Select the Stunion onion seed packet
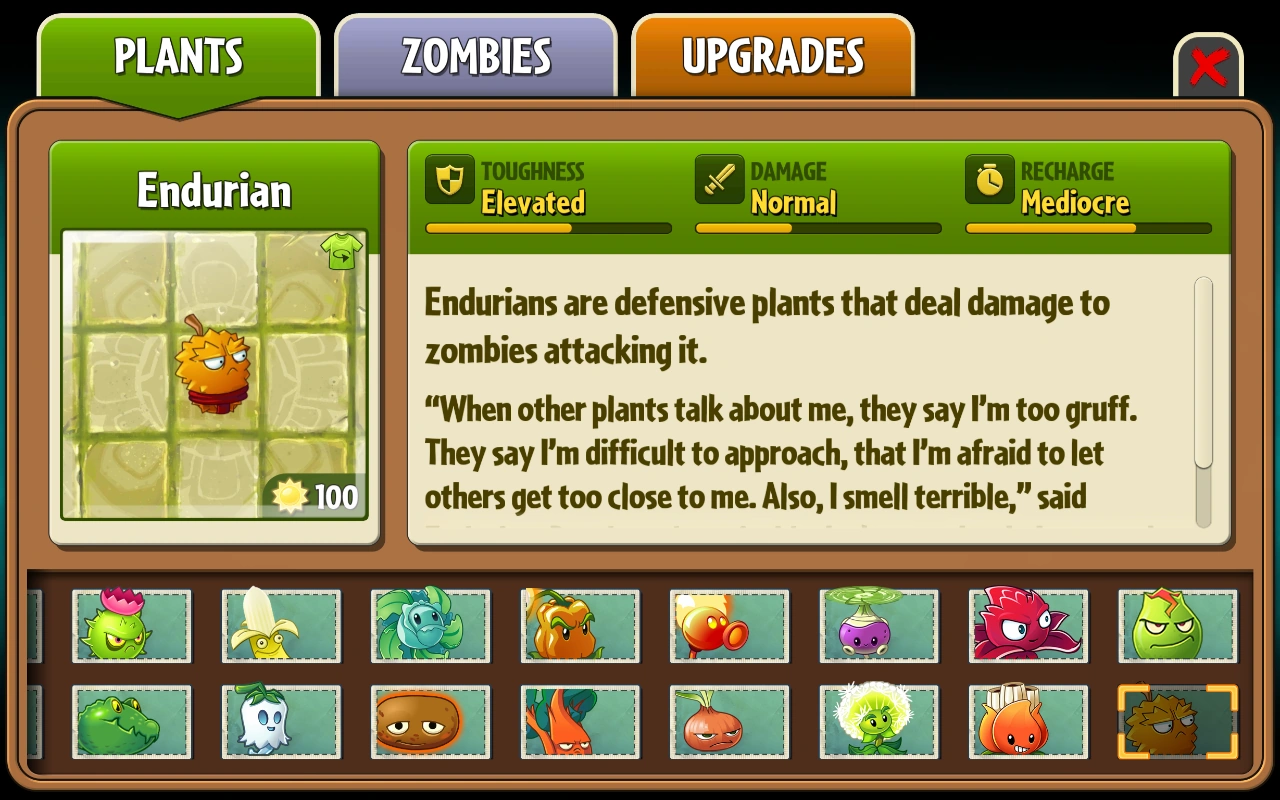The width and height of the screenshot is (1280, 800). tap(729, 722)
